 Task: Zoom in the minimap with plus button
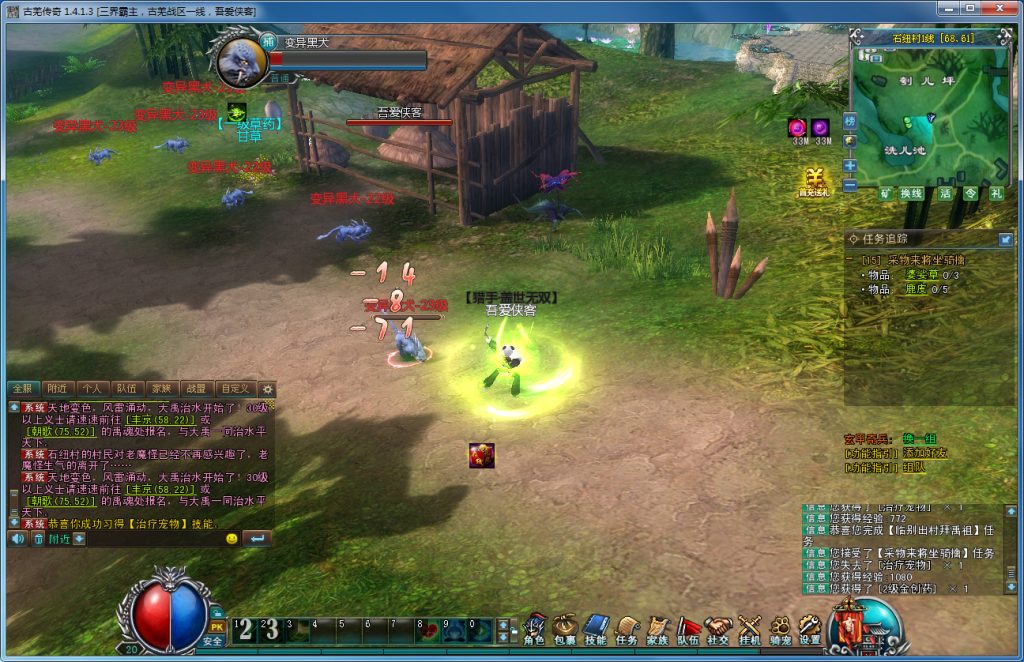[x=850, y=166]
